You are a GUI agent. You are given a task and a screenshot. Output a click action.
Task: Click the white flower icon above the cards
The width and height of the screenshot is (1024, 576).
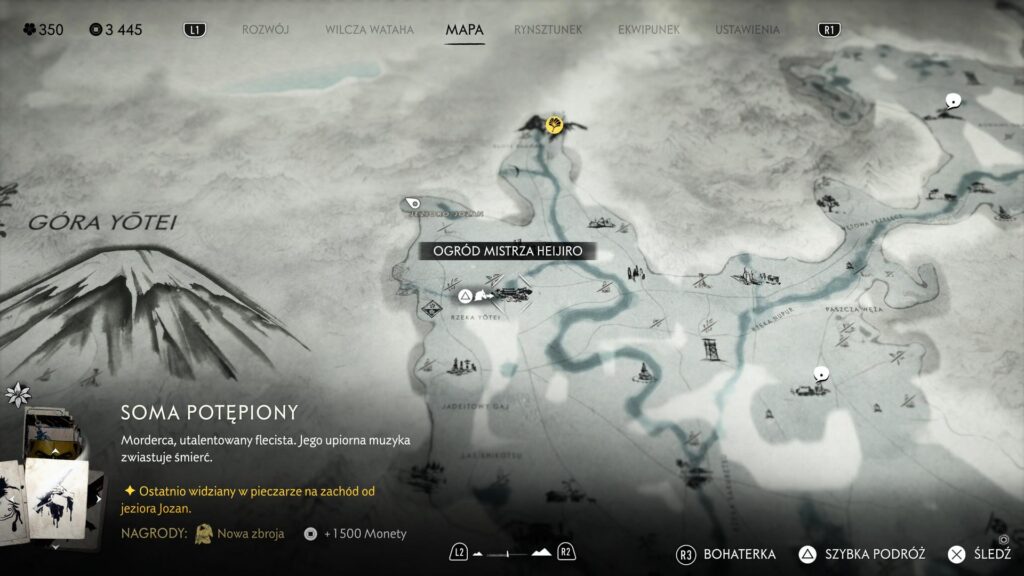(x=17, y=395)
